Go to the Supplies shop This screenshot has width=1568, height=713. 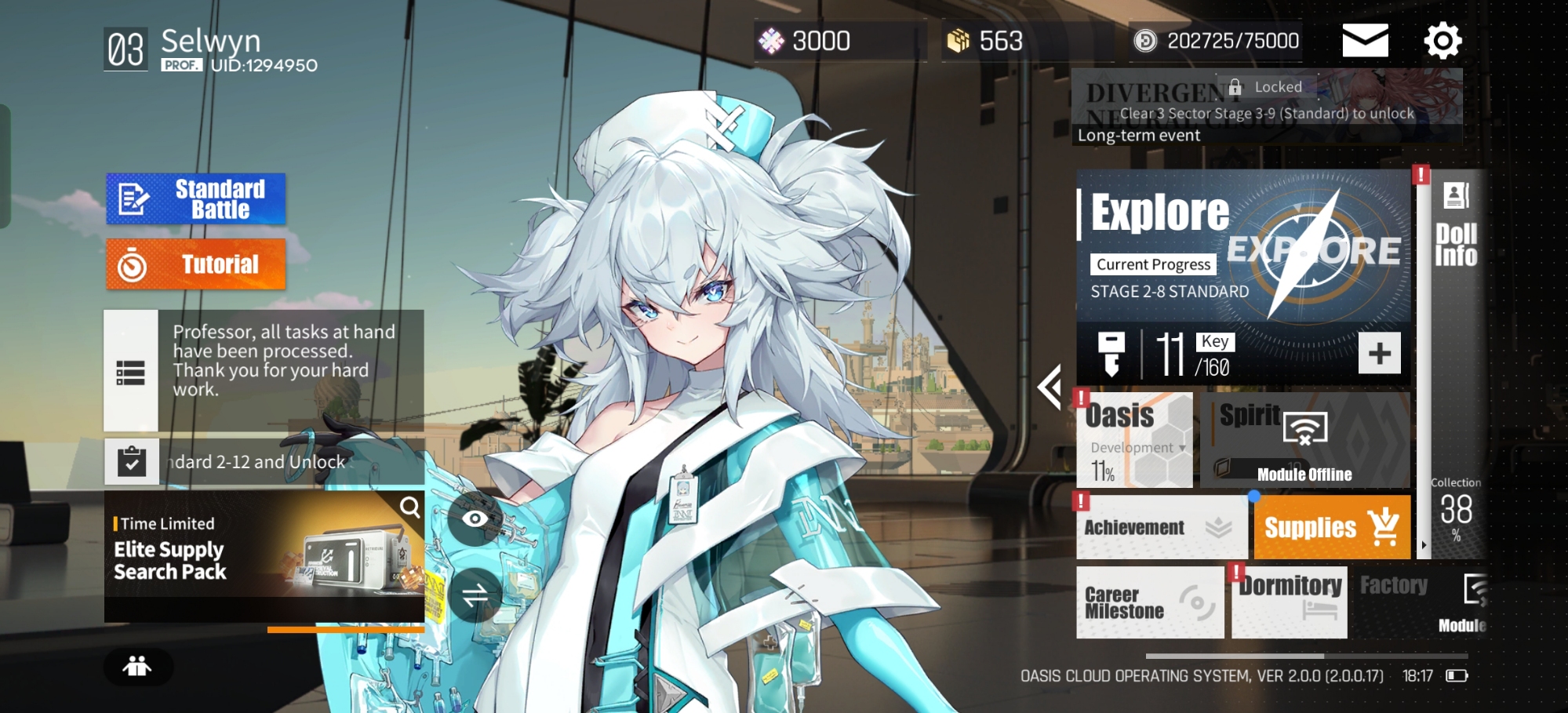tap(1331, 527)
